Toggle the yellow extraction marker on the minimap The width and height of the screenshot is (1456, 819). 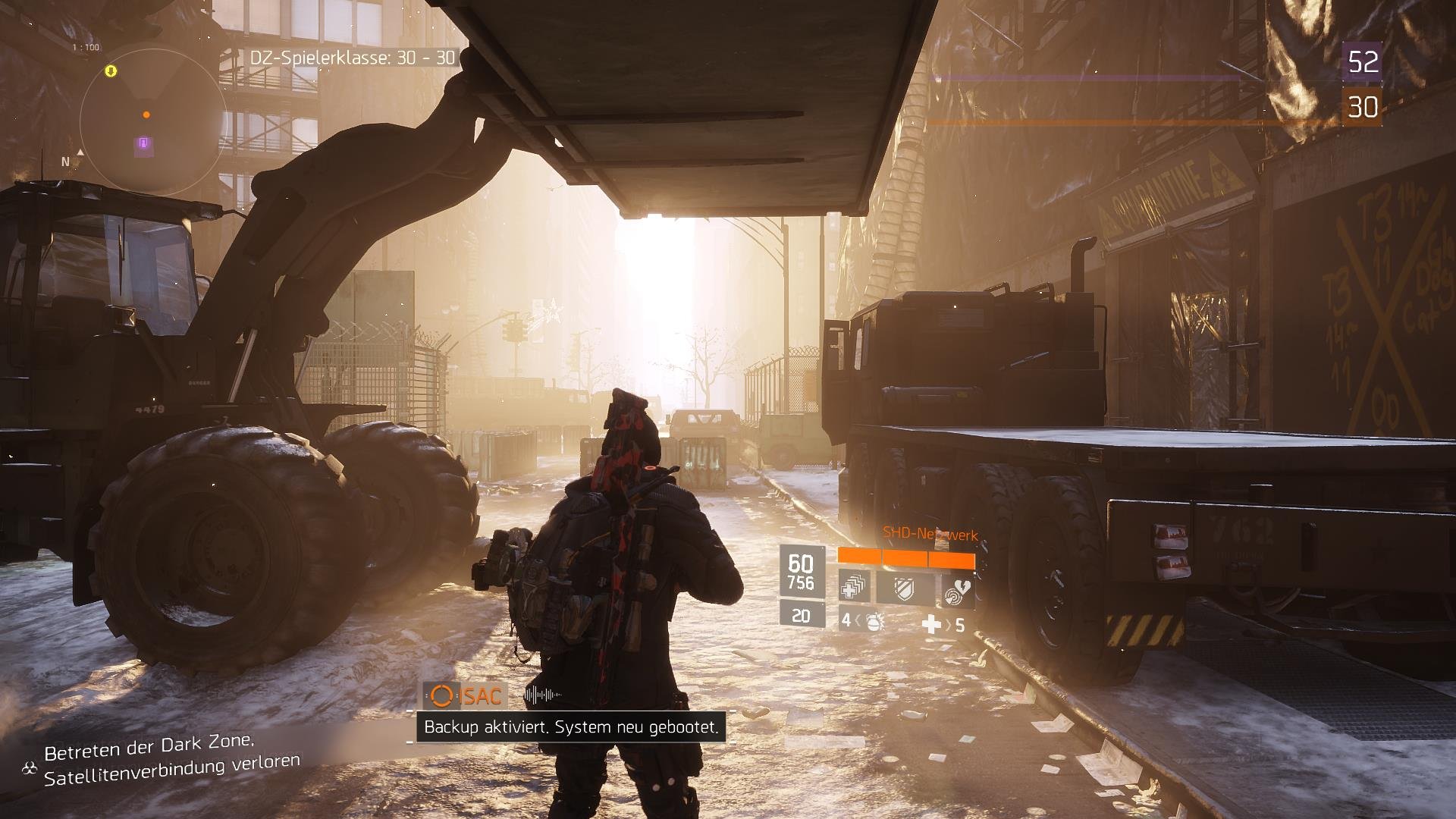click(110, 71)
